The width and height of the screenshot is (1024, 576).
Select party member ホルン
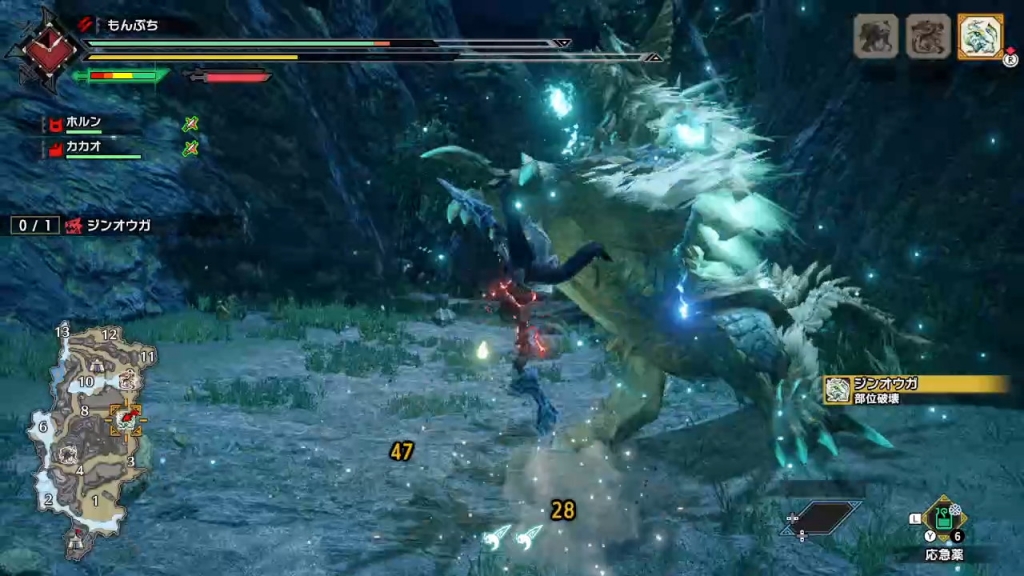tap(84, 122)
